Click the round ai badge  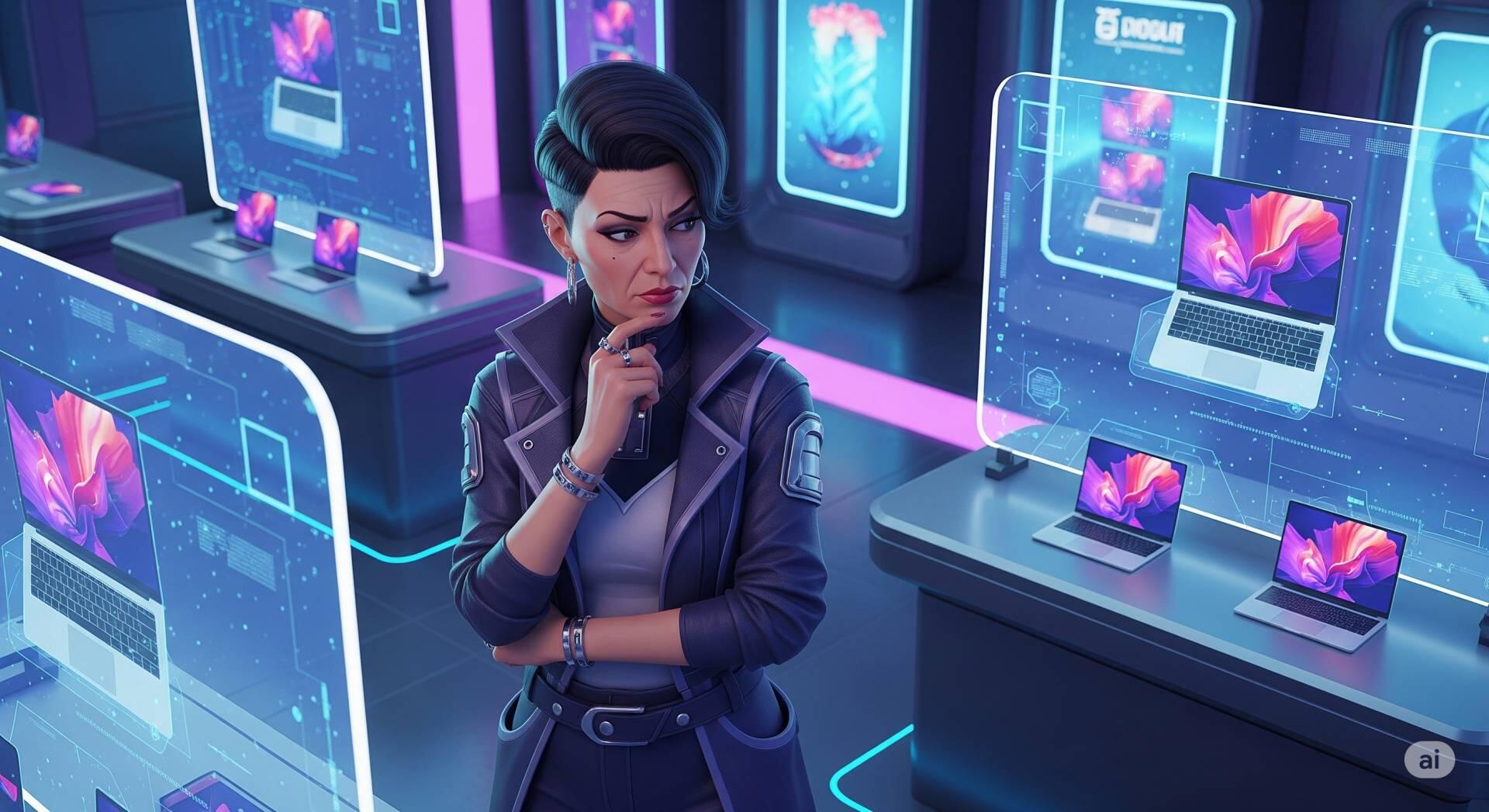1429,760
